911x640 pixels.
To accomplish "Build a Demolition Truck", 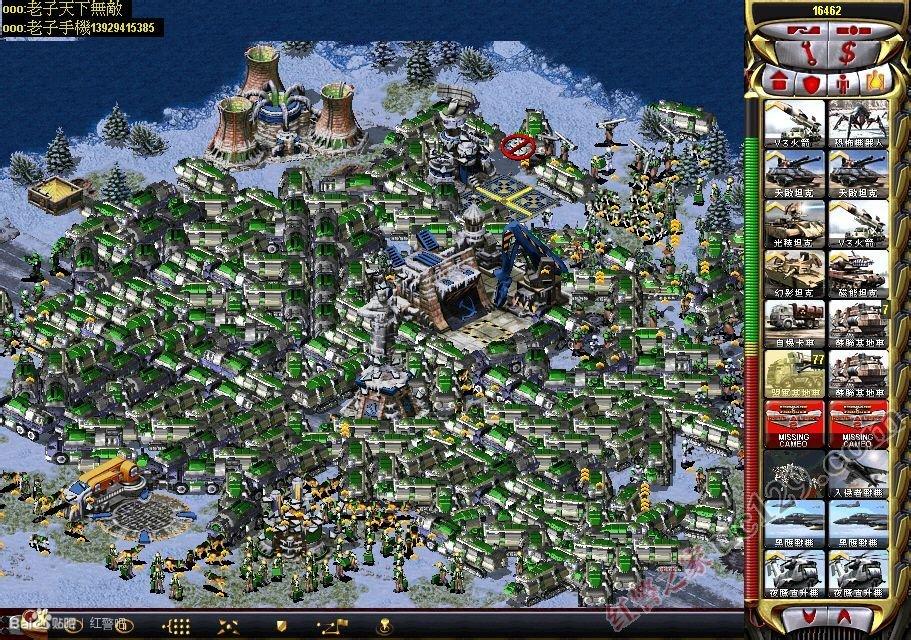I will [795, 324].
